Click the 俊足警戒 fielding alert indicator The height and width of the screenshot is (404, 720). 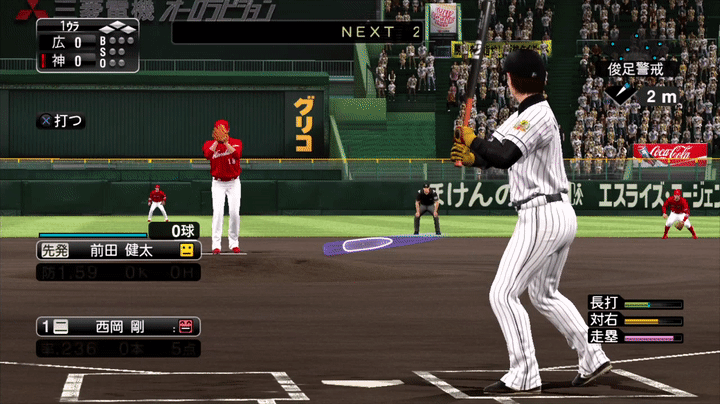coord(635,69)
